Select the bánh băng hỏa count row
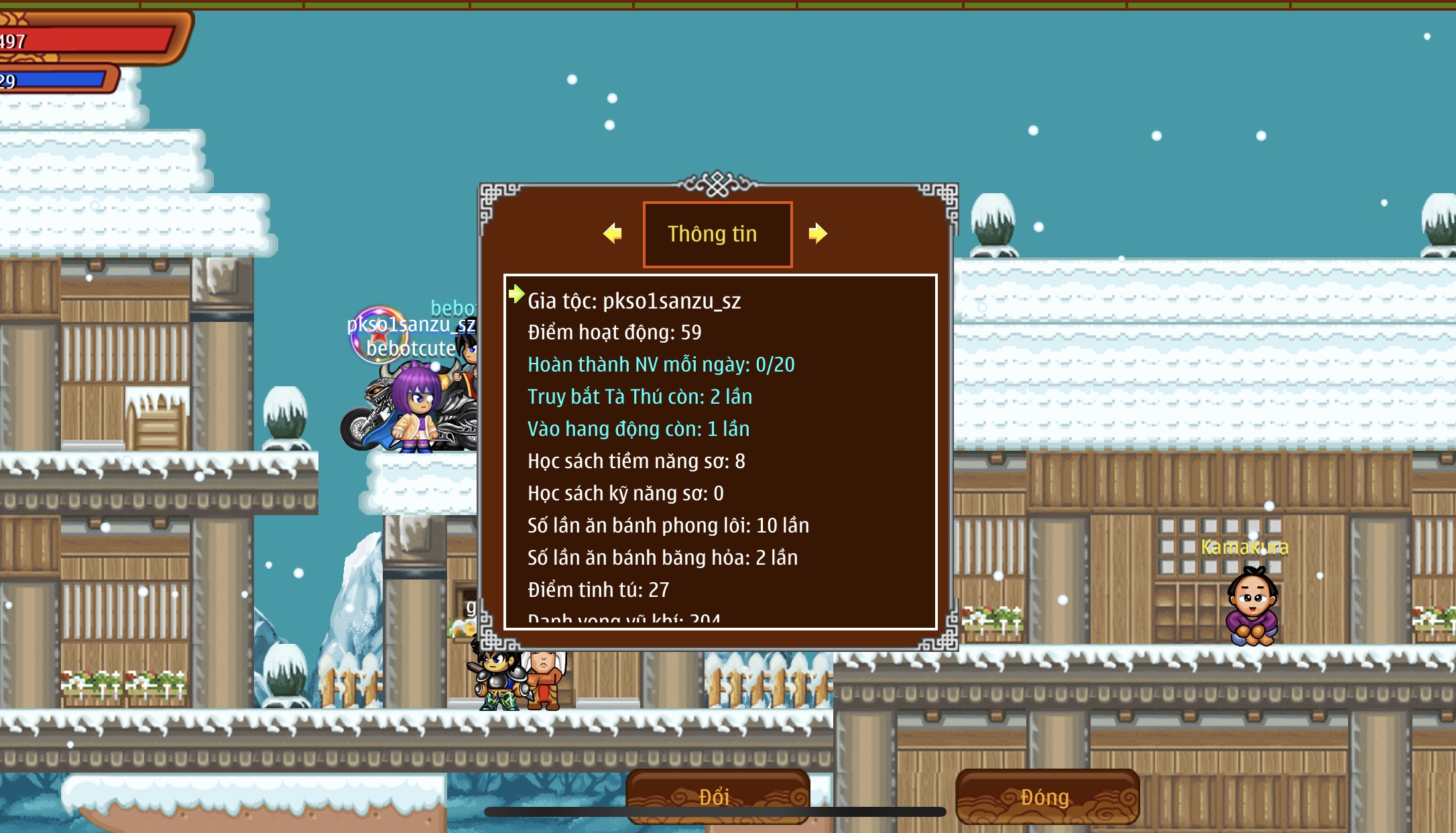The image size is (1456, 833). [662, 557]
